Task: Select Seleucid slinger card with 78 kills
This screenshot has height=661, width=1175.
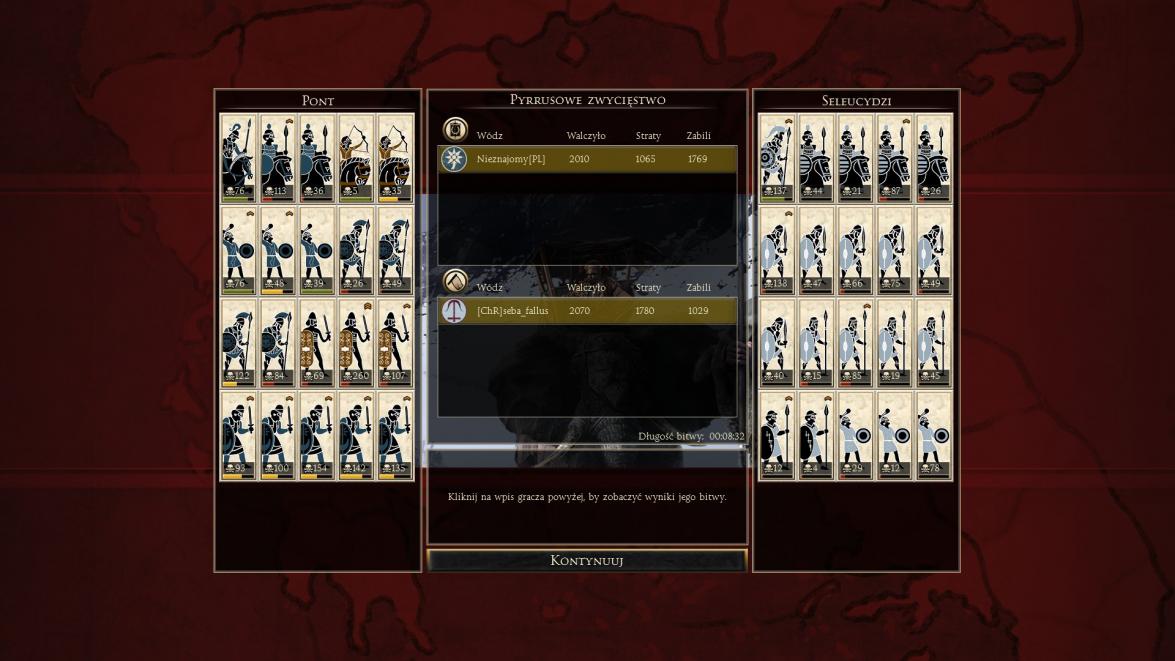Action: tap(933, 436)
